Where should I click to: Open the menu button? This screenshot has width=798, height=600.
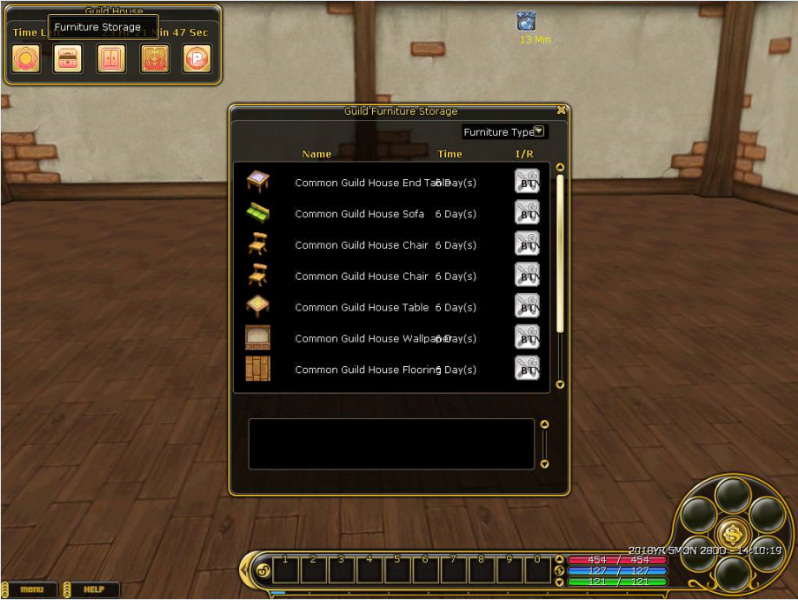tap(31, 590)
